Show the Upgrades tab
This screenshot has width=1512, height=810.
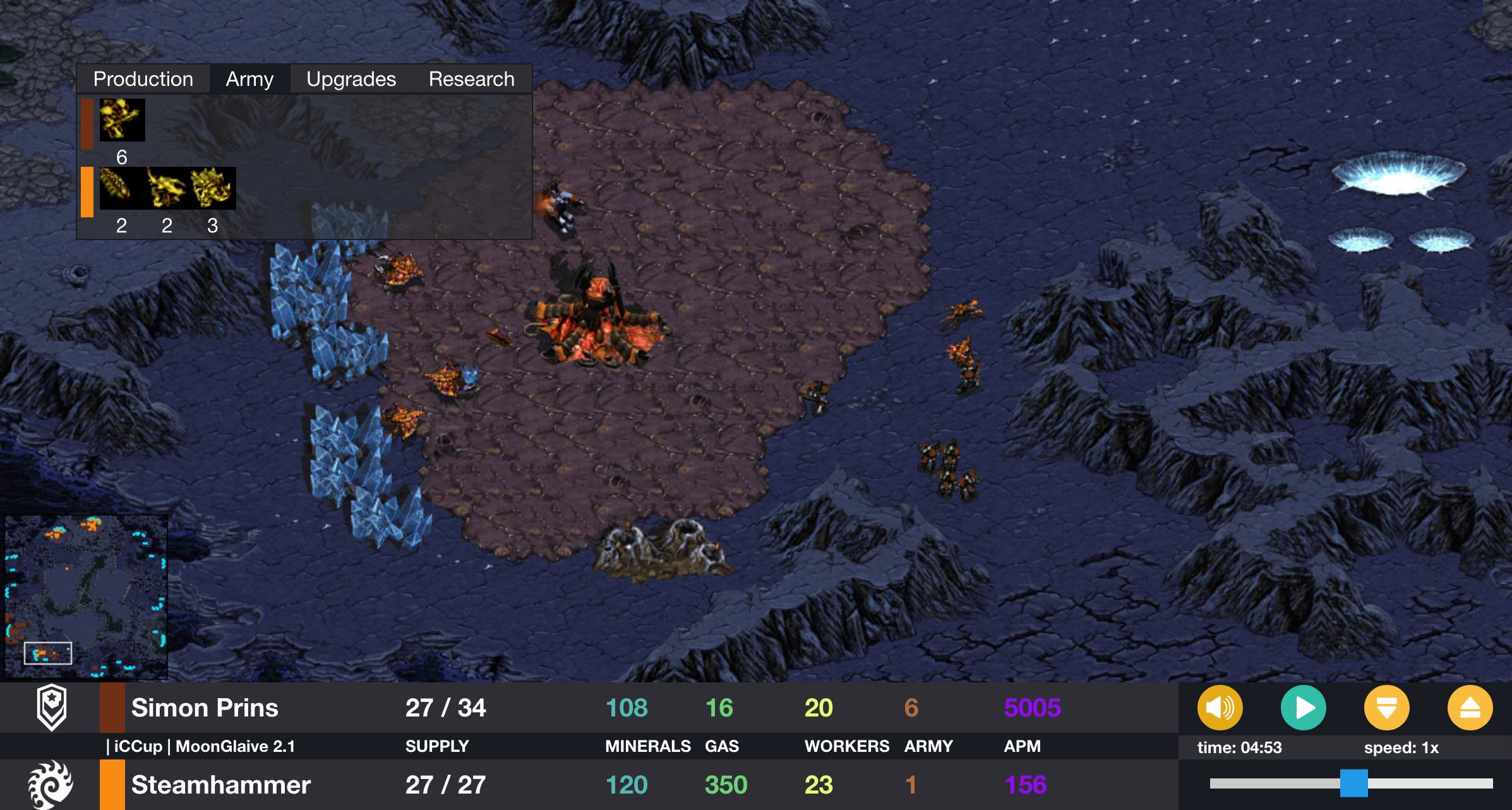[351, 79]
